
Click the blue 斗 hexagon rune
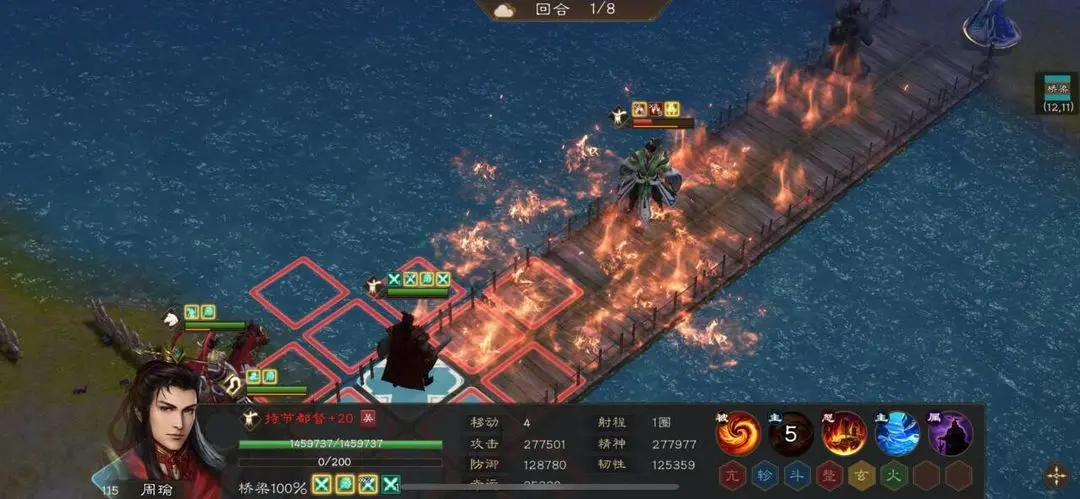pos(795,475)
